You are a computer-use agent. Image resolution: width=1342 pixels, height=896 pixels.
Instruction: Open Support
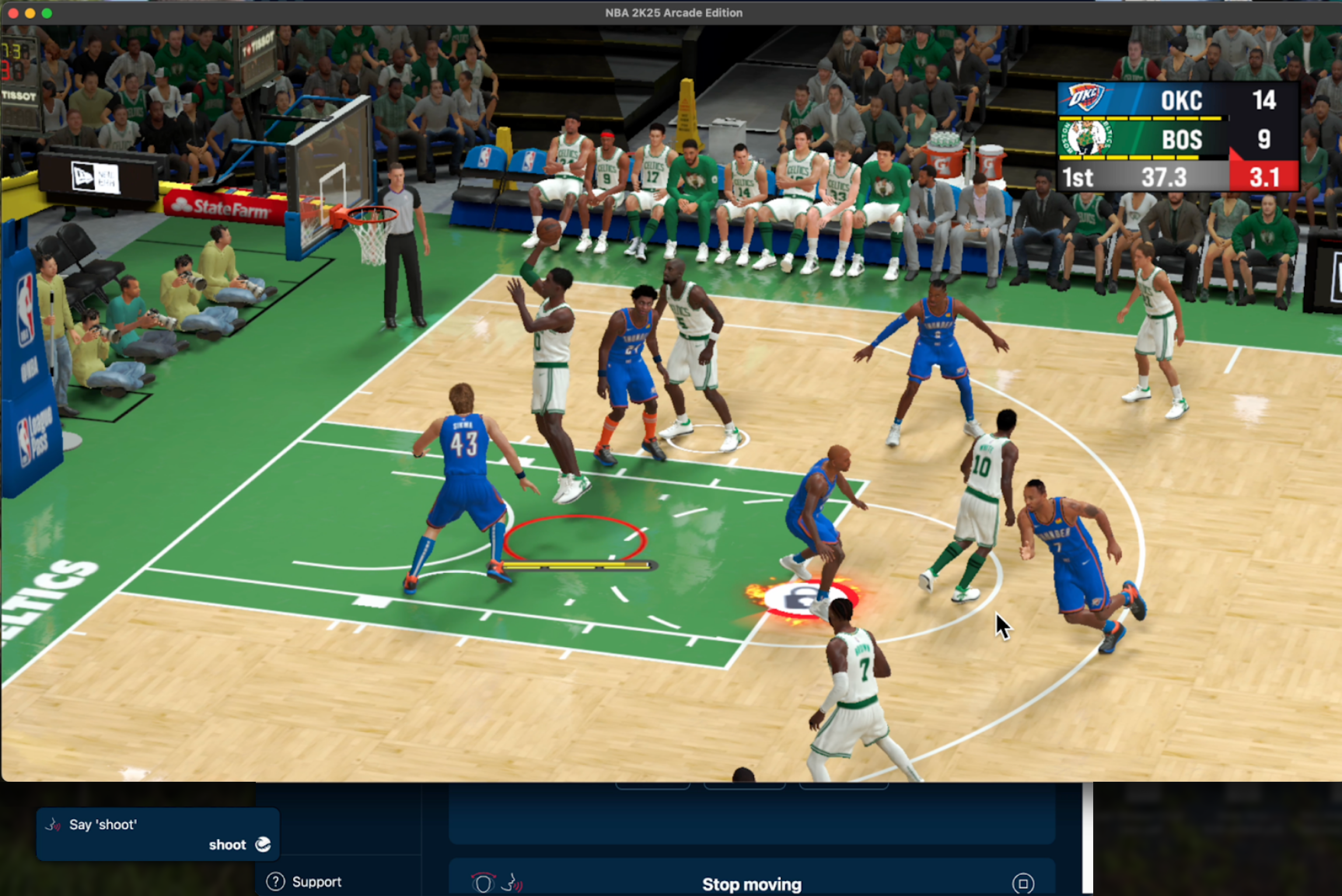[317, 882]
